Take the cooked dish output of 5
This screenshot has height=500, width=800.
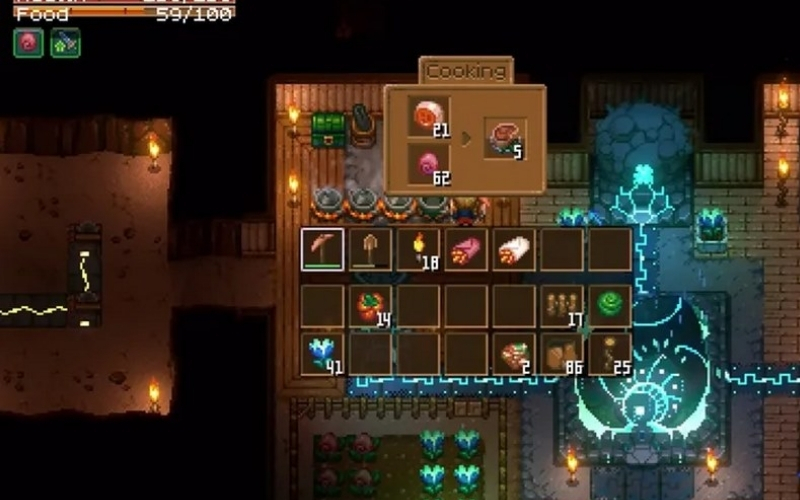tap(507, 139)
